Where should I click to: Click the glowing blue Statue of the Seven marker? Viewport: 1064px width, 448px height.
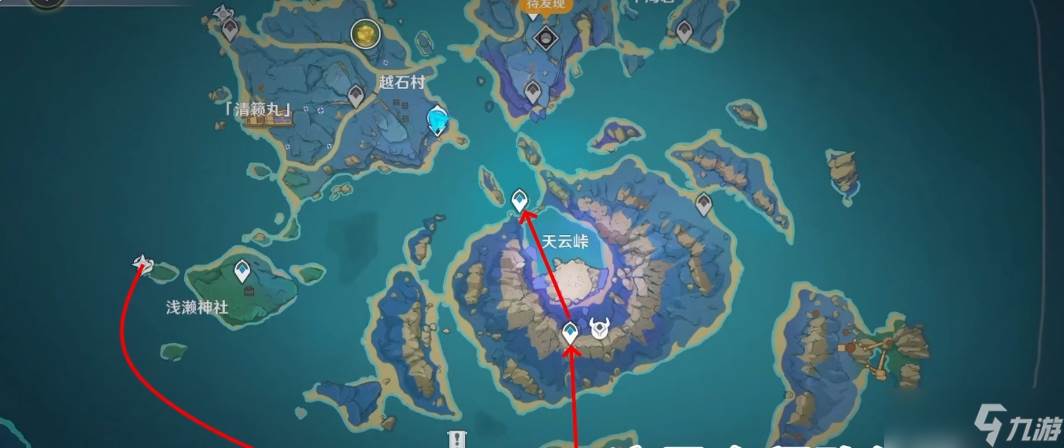438,121
